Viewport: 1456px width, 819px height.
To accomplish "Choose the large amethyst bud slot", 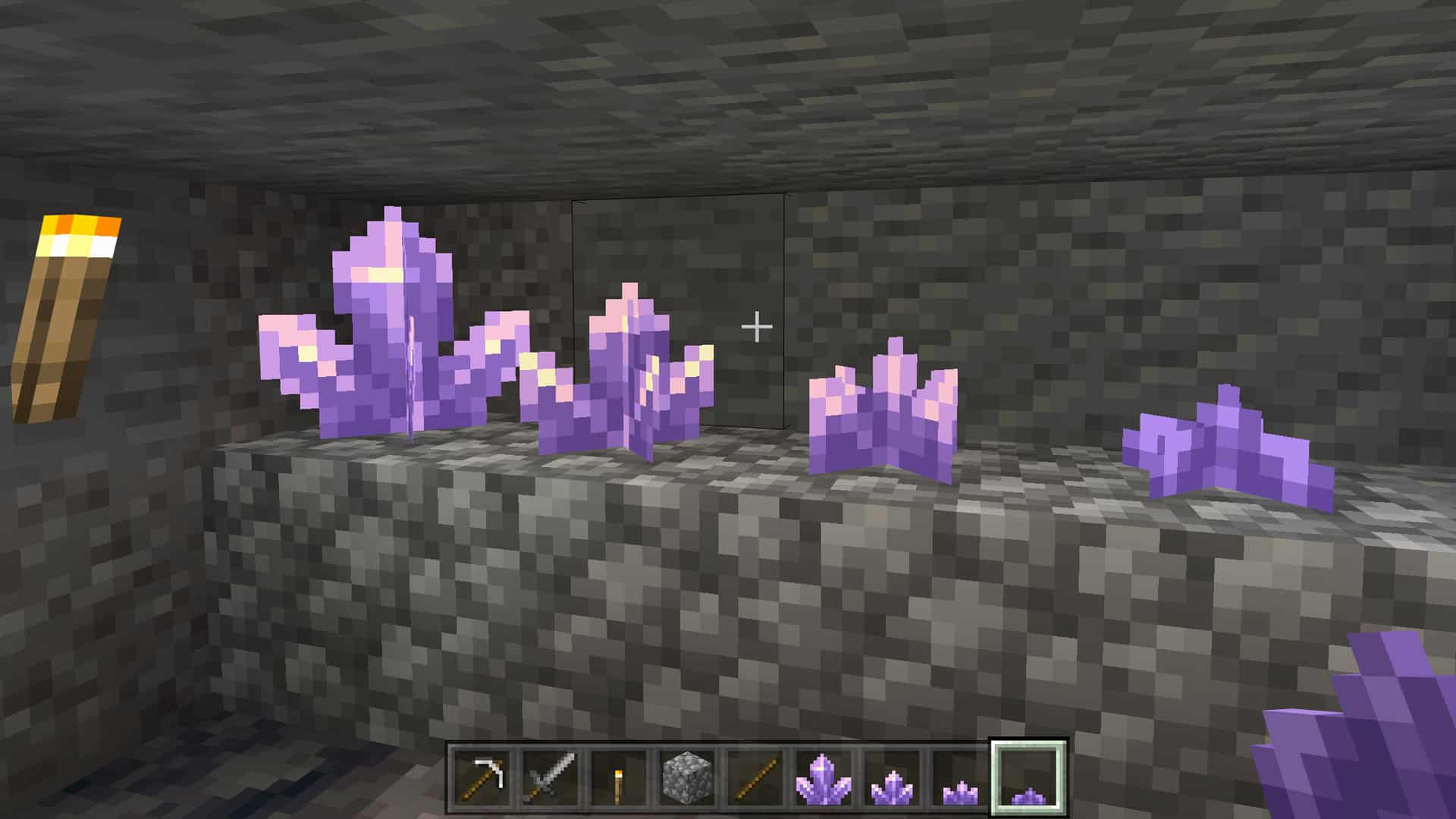I will (891, 778).
